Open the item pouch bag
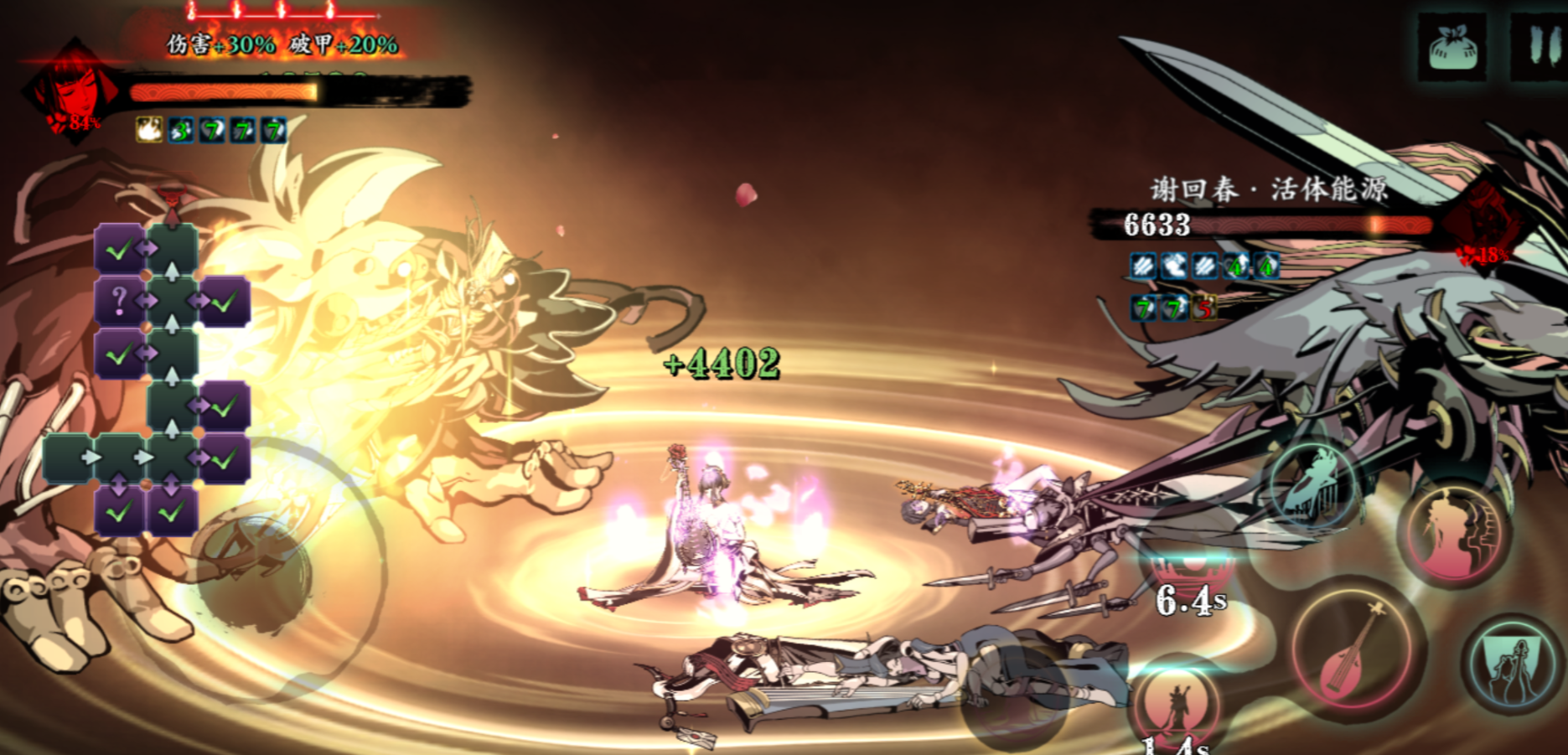1568x755 pixels. pyautogui.click(x=1453, y=47)
